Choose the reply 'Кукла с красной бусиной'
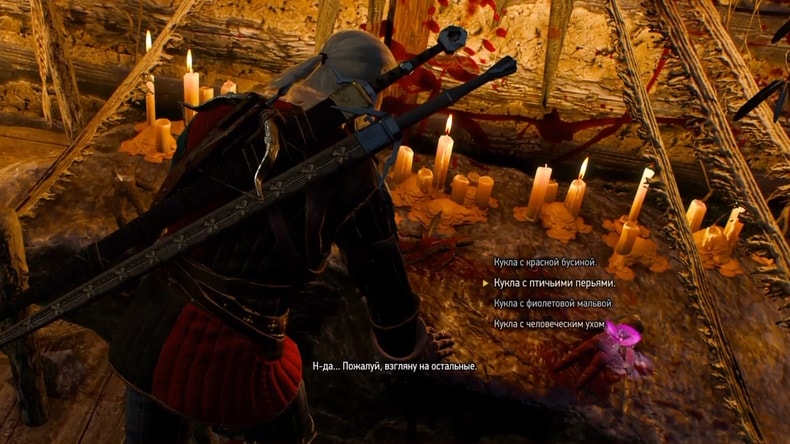Viewport: 790px width, 444px height. point(545,262)
